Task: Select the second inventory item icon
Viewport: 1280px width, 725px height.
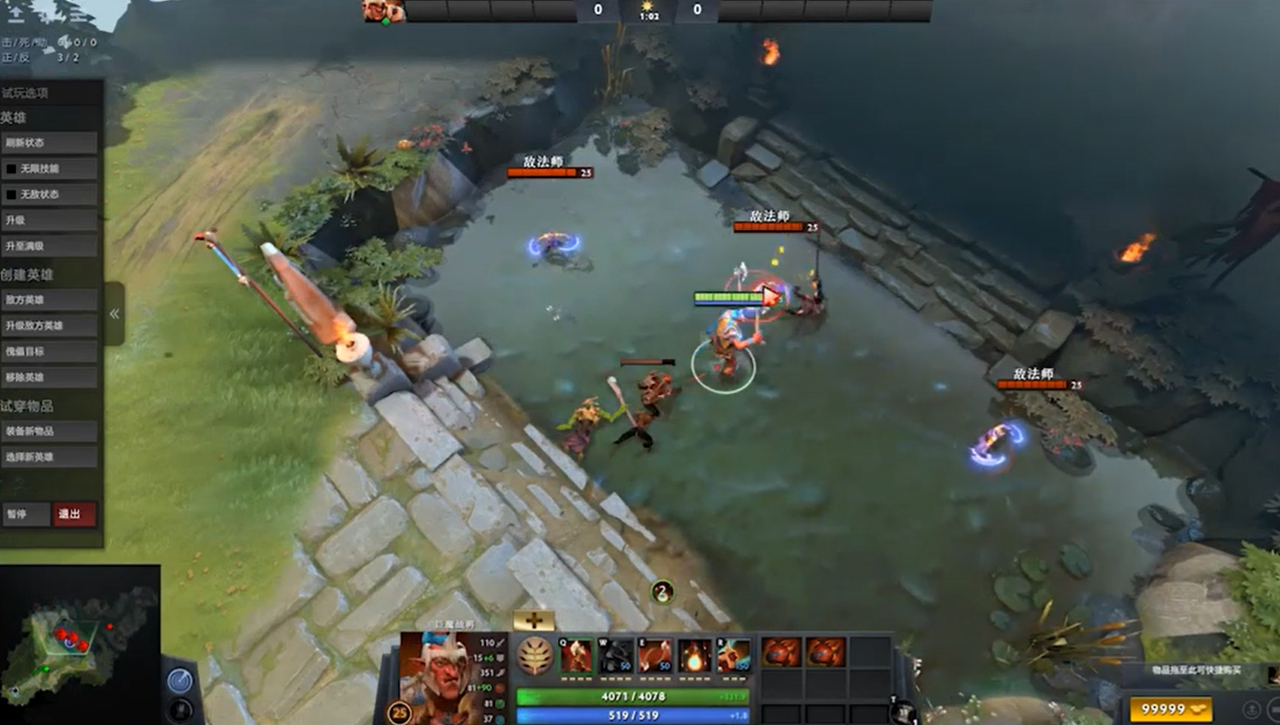Action: 826,652
